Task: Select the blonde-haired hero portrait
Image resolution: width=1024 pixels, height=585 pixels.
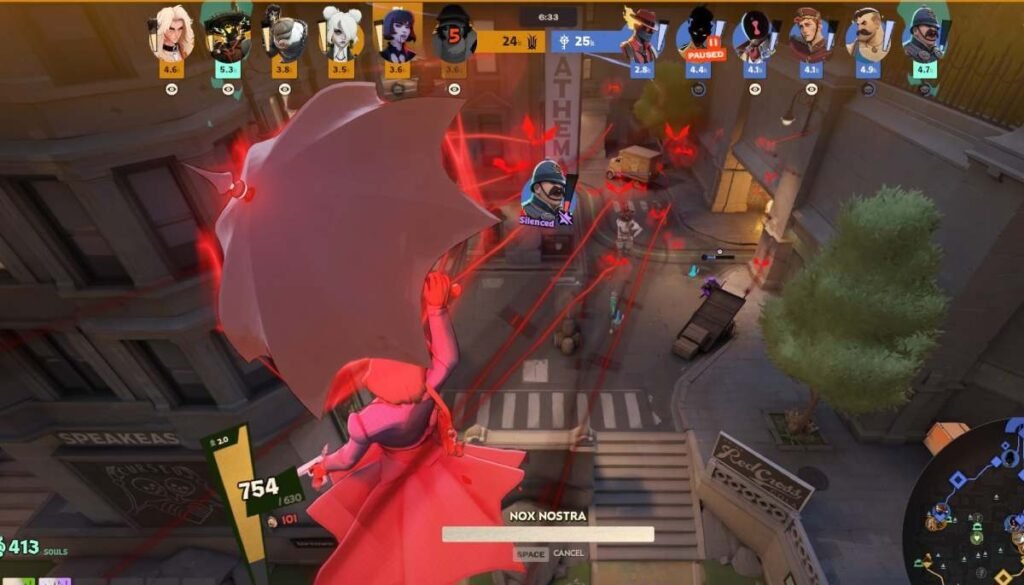Action: [x=170, y=35]
